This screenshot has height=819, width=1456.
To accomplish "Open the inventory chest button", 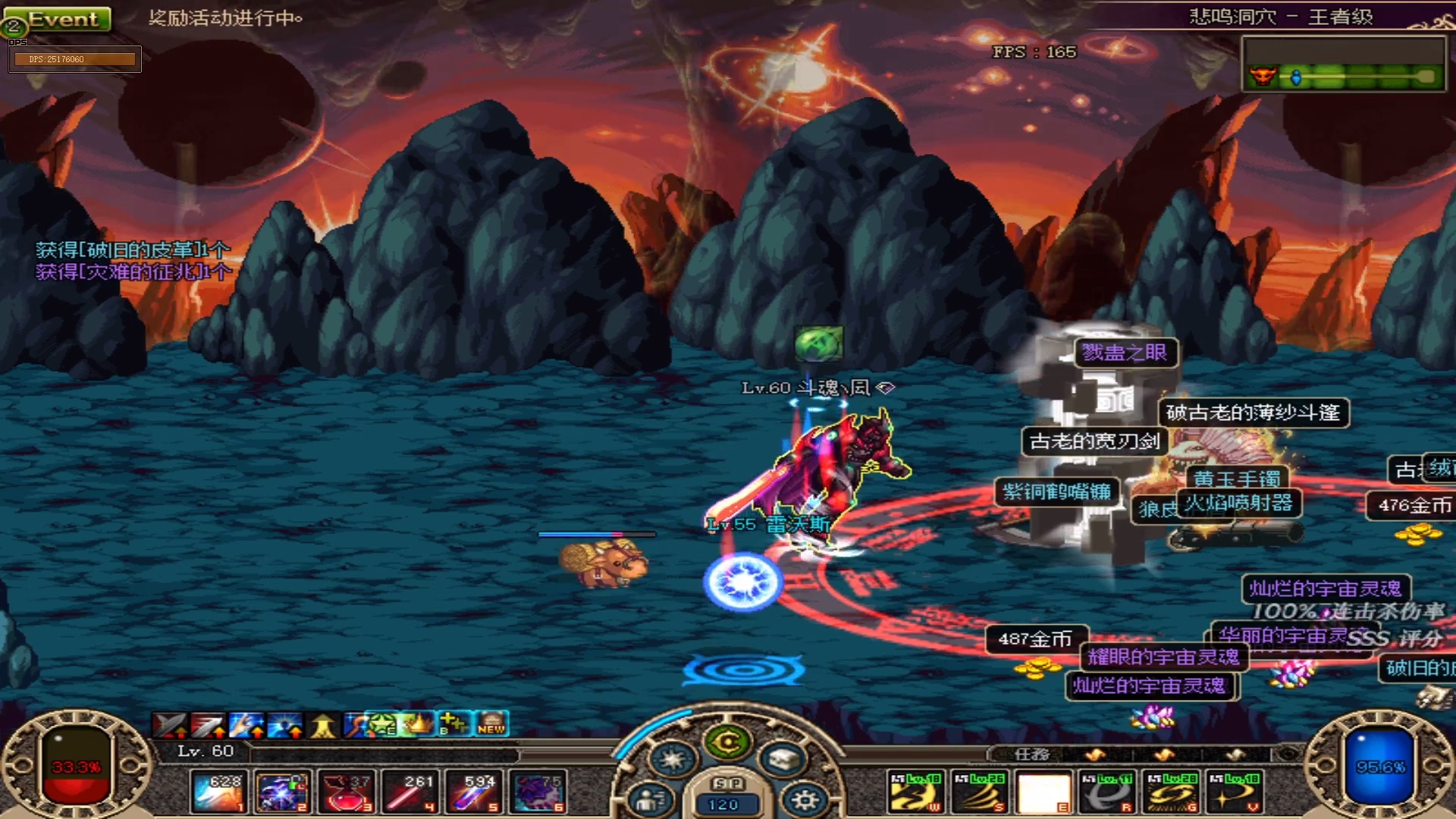I will pos(783,758).
